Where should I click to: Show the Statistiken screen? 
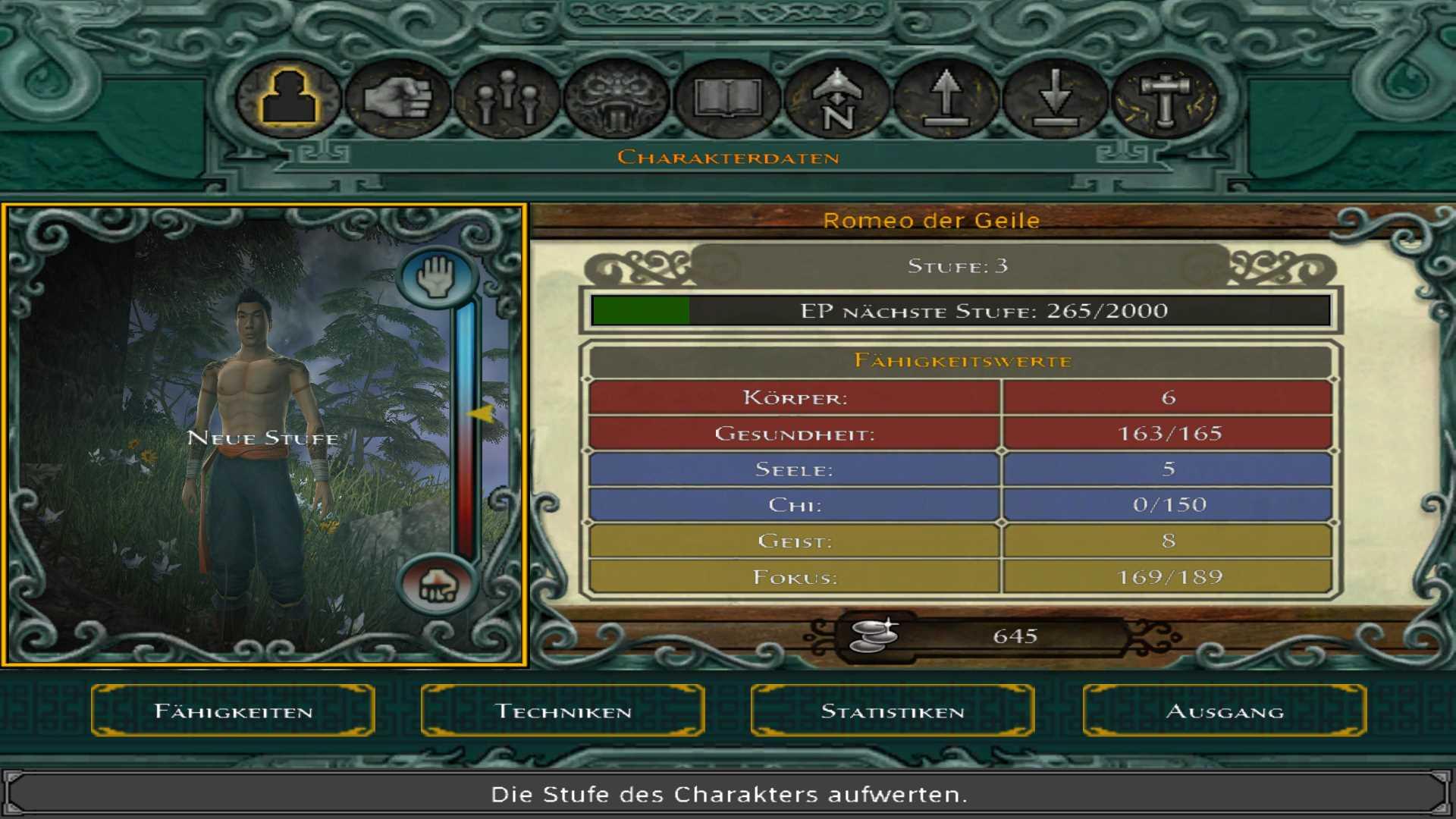893,711
